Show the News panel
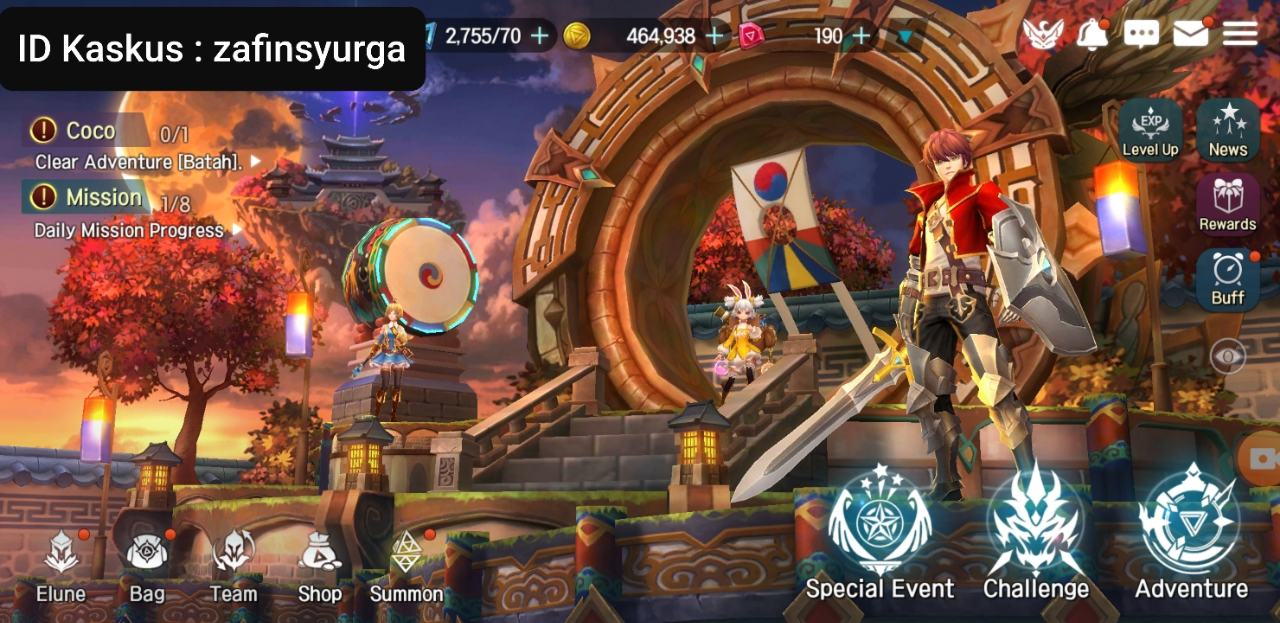This screenshot has height=623, width=1280. (x=1228, y=130)
